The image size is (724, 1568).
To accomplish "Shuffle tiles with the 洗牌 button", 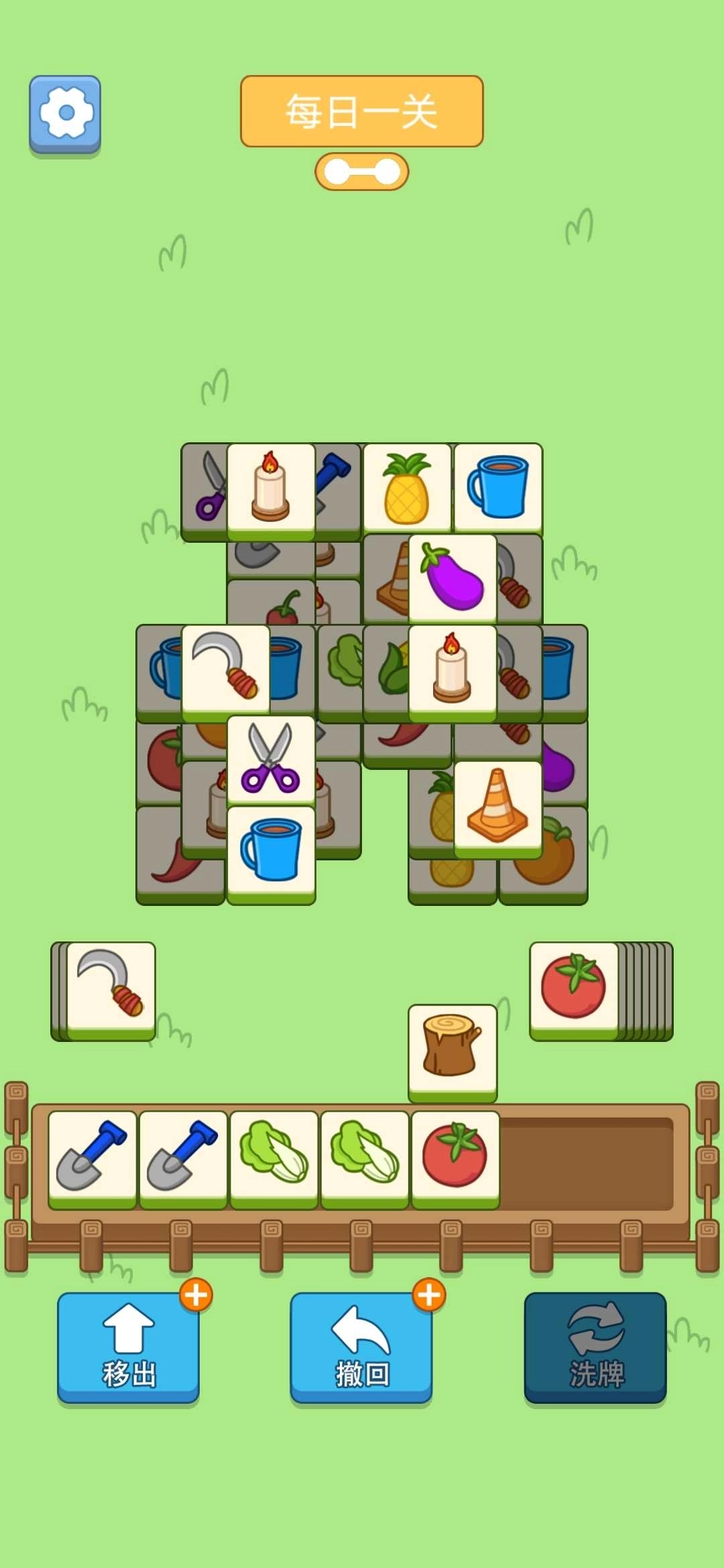I will point(595,1347).
